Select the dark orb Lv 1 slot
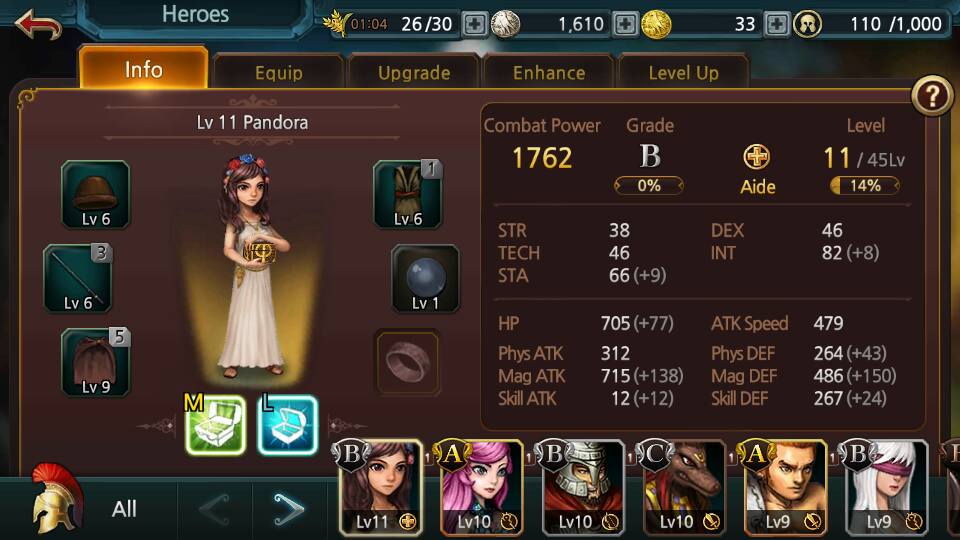Screen dimensions: 960x540 (425, 278)
